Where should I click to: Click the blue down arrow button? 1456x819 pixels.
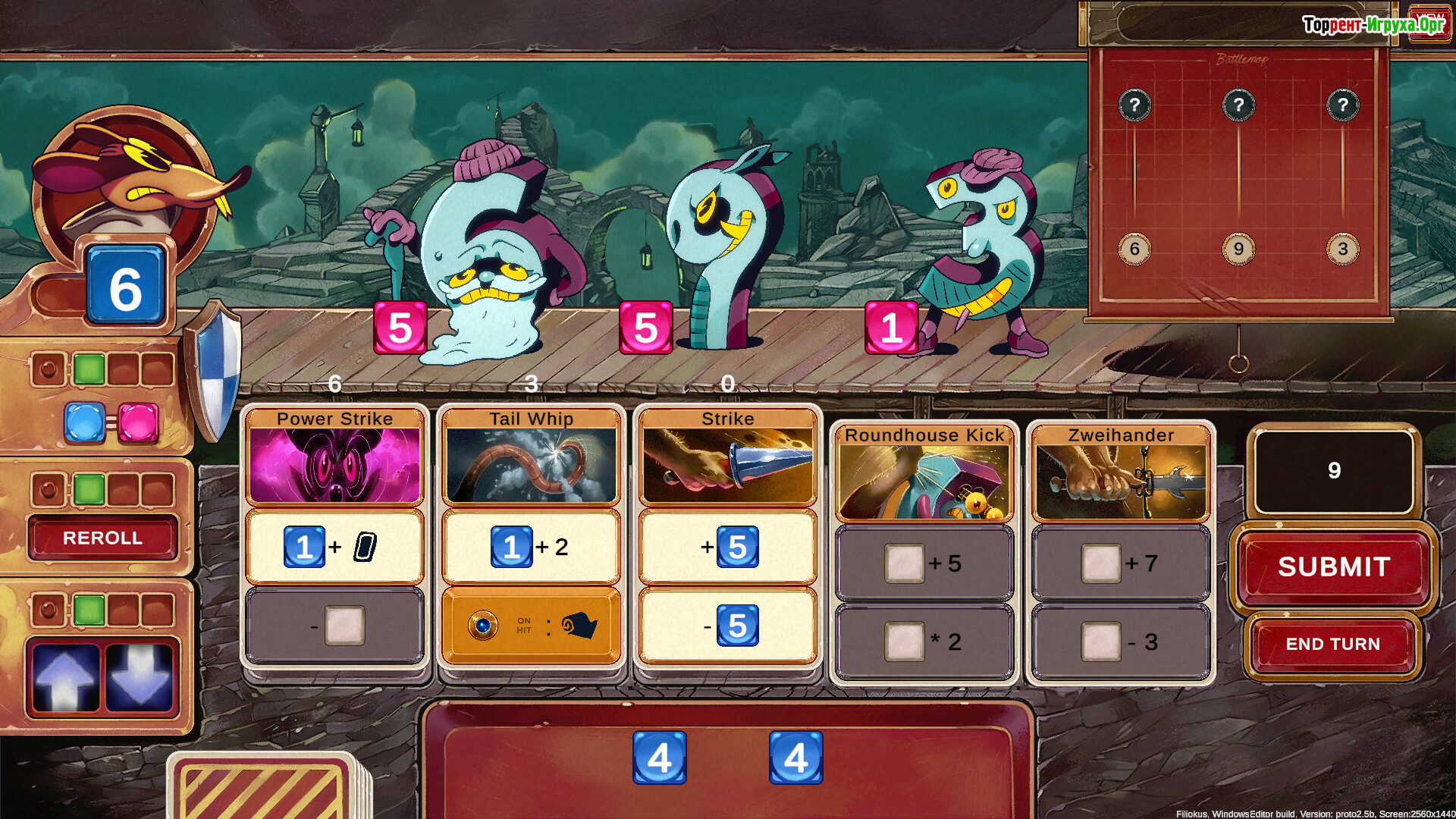140,677
